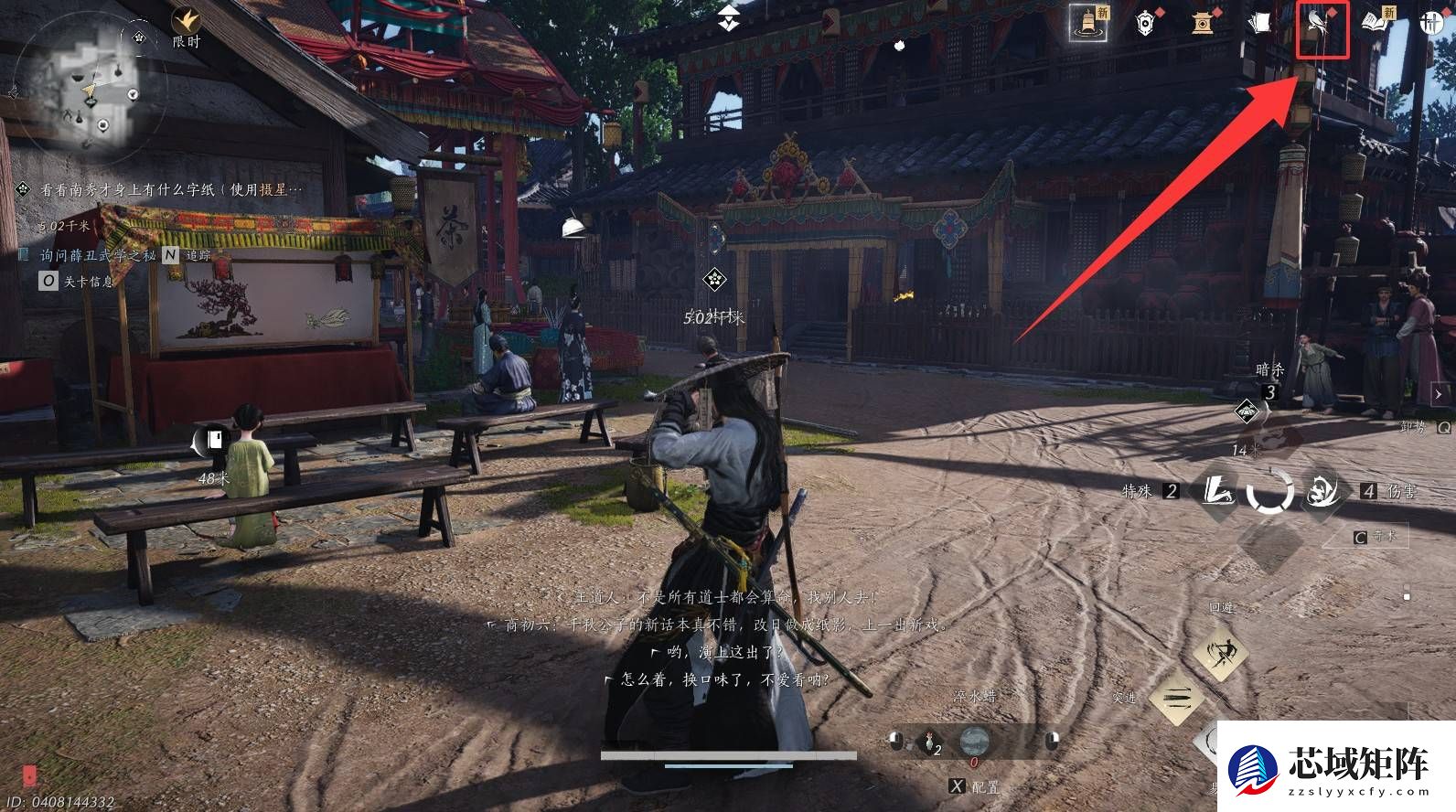Click the 限时 timed event label
Image resolution: width=1456 pixels, height=812 pixels.
click(187, 40)
